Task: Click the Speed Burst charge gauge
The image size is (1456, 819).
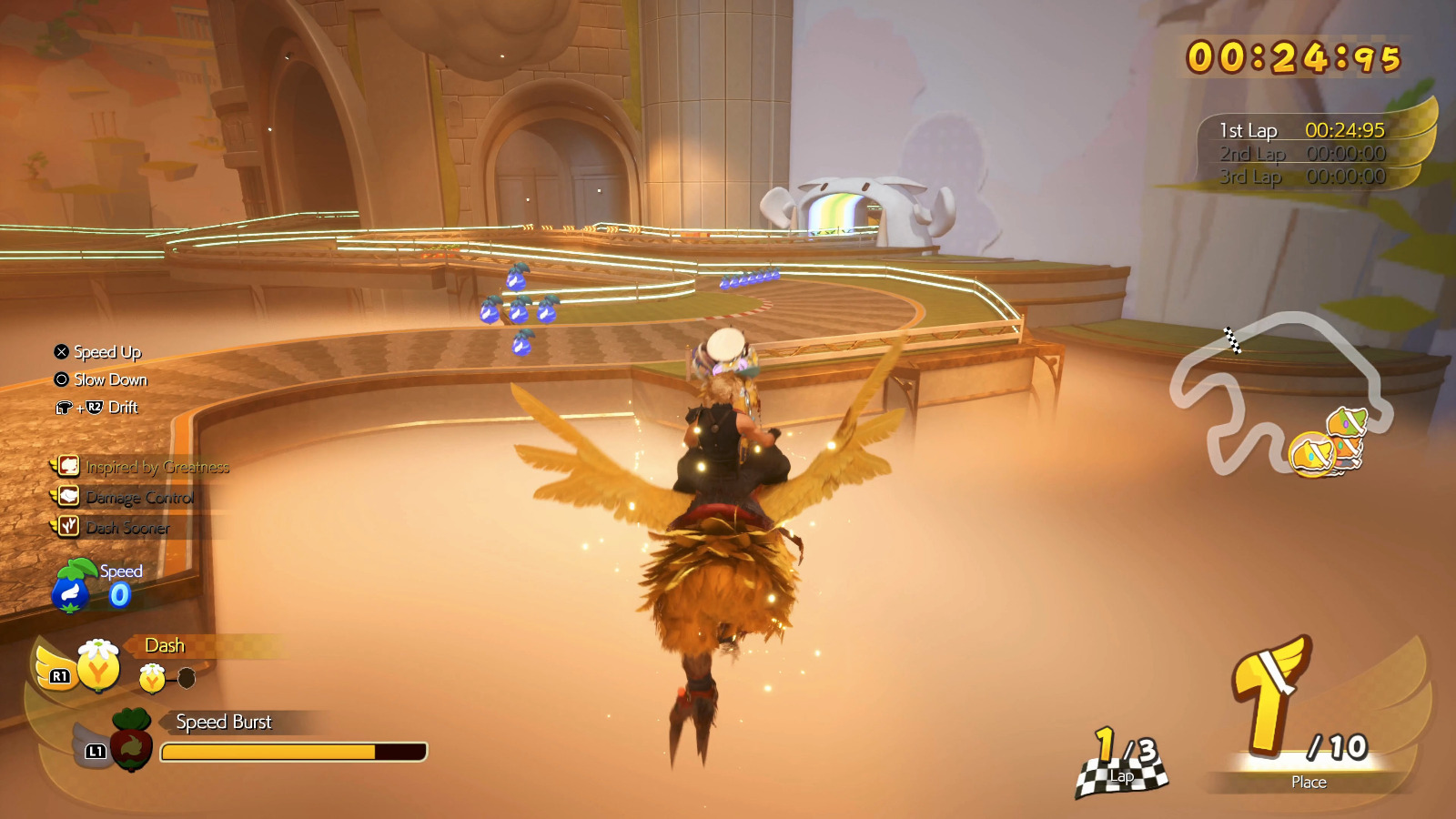Action: click(x=293, y=753)
